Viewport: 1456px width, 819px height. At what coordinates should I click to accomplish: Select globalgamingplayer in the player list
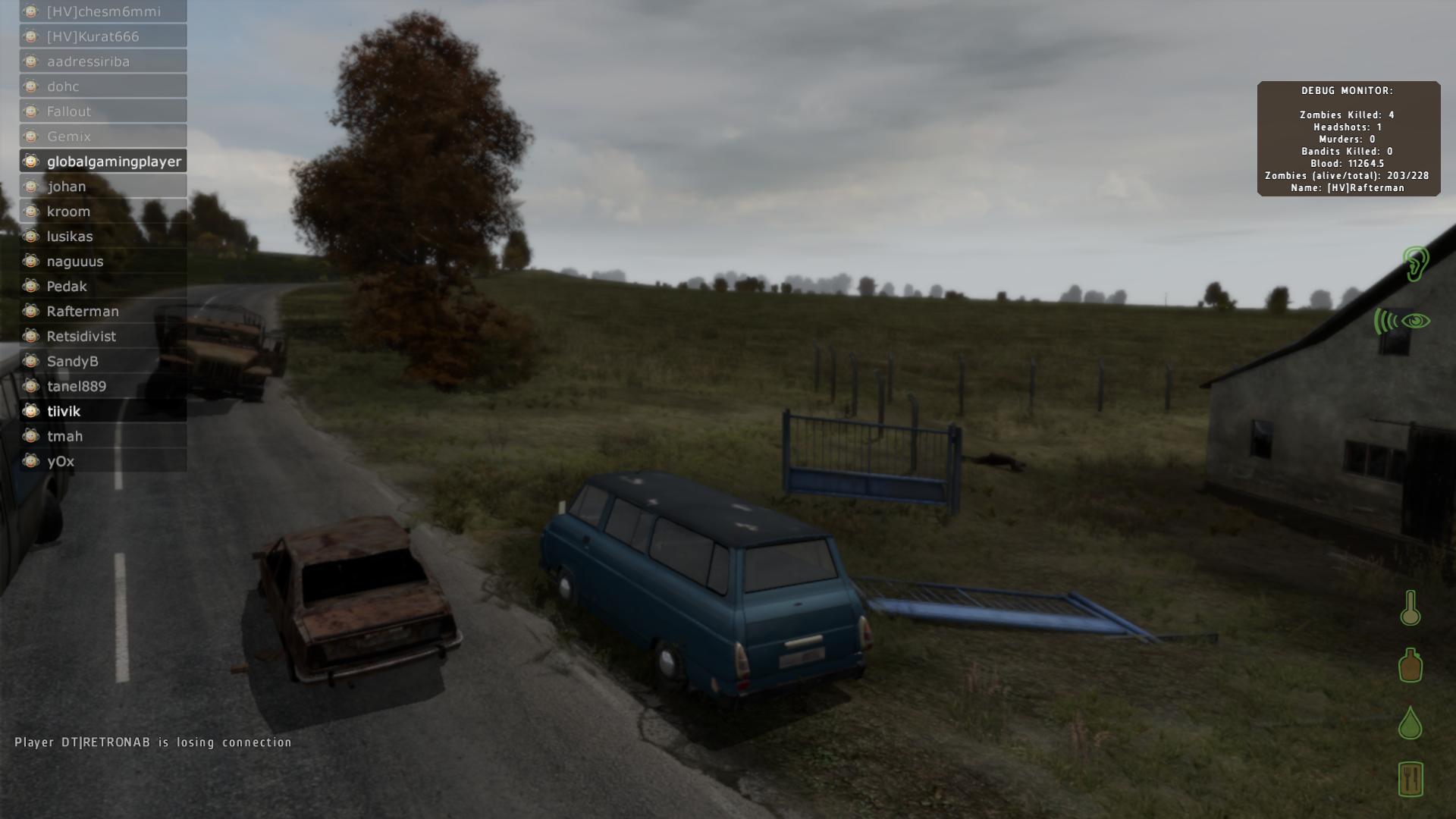click(103, 162)
